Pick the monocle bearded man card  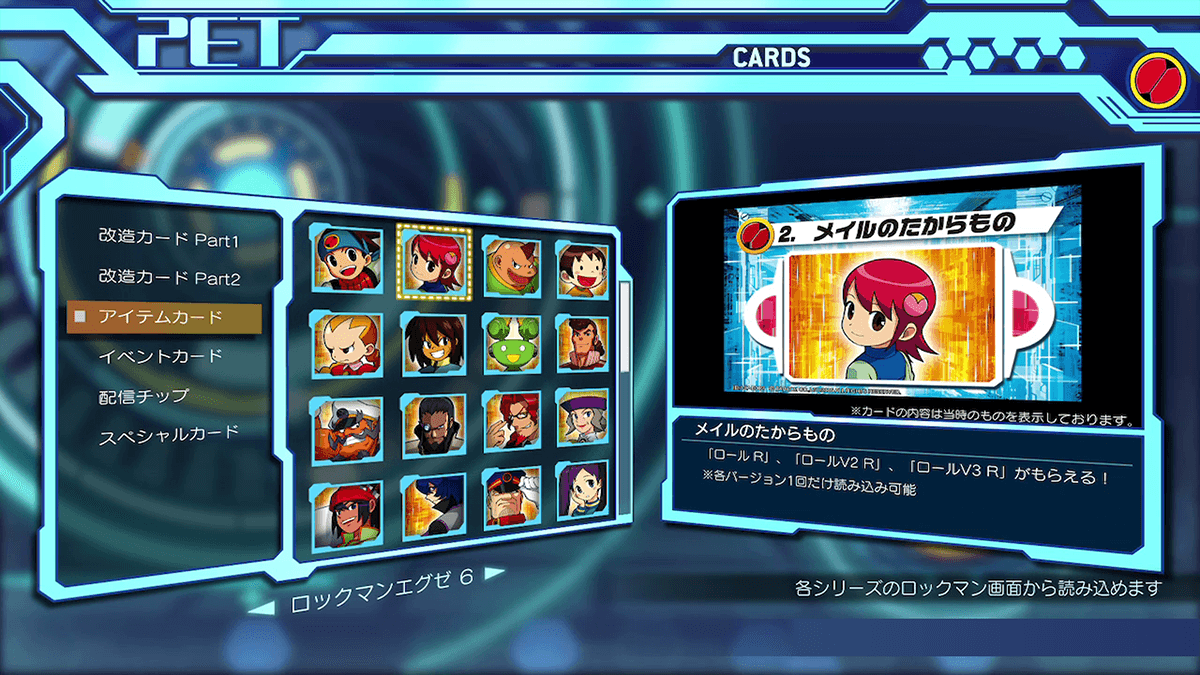click(x=433, y=425)
